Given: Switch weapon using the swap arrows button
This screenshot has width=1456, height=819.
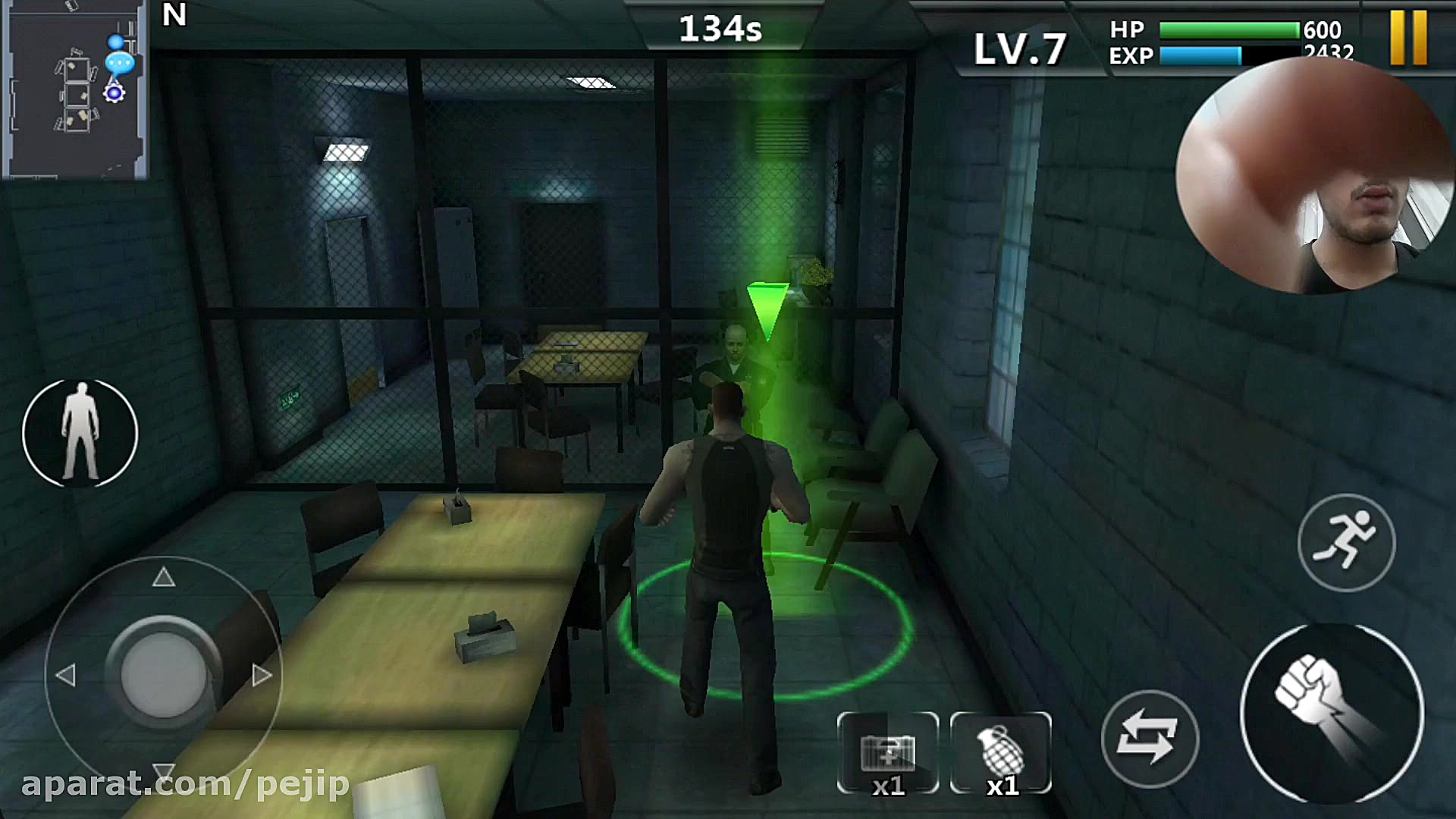Looking at the screenshot, I should 1150,739.
